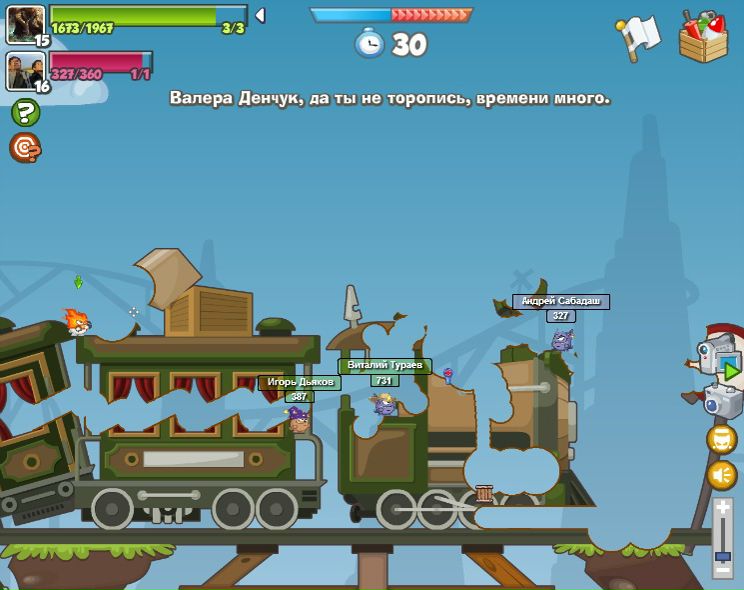Click the white surrender flag

click(640, 37)
